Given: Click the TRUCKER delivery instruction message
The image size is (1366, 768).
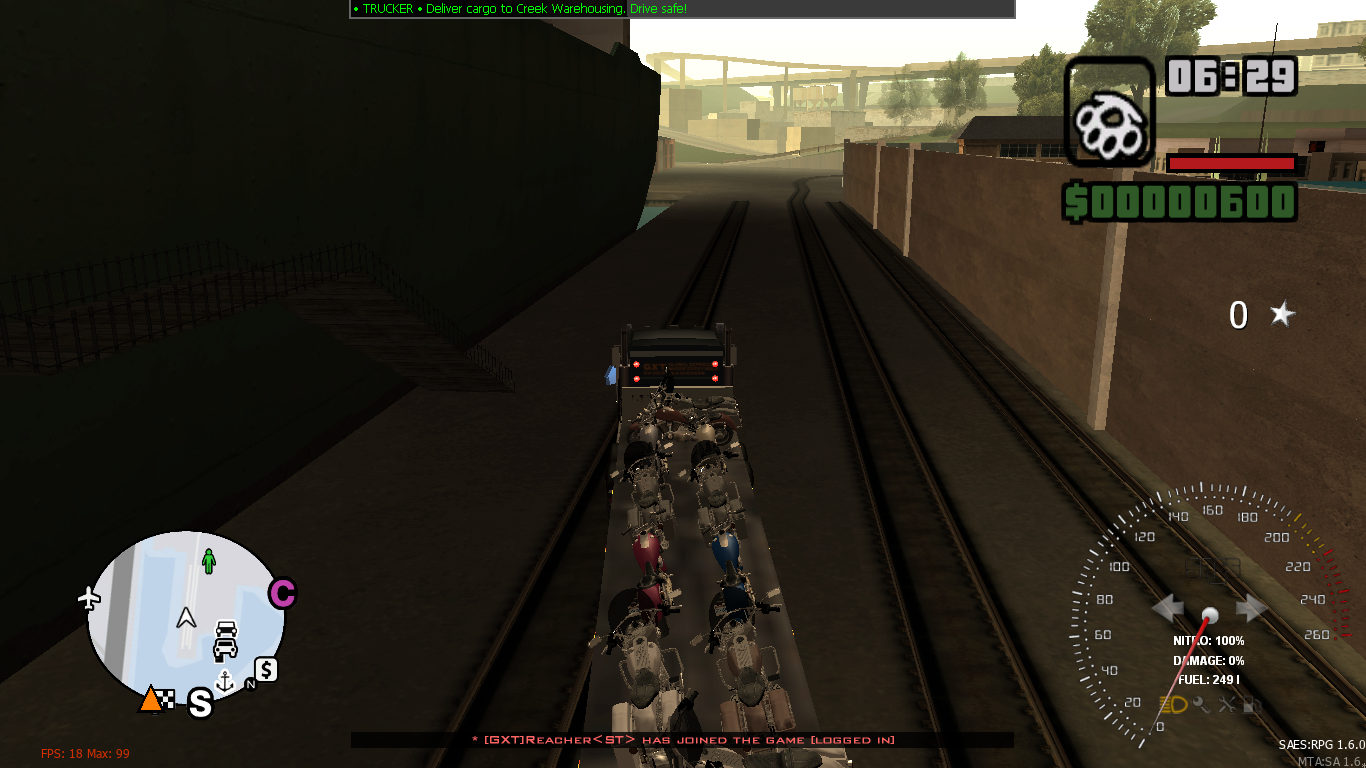Looking at the screenshot, I should click(x=520, y=8).
